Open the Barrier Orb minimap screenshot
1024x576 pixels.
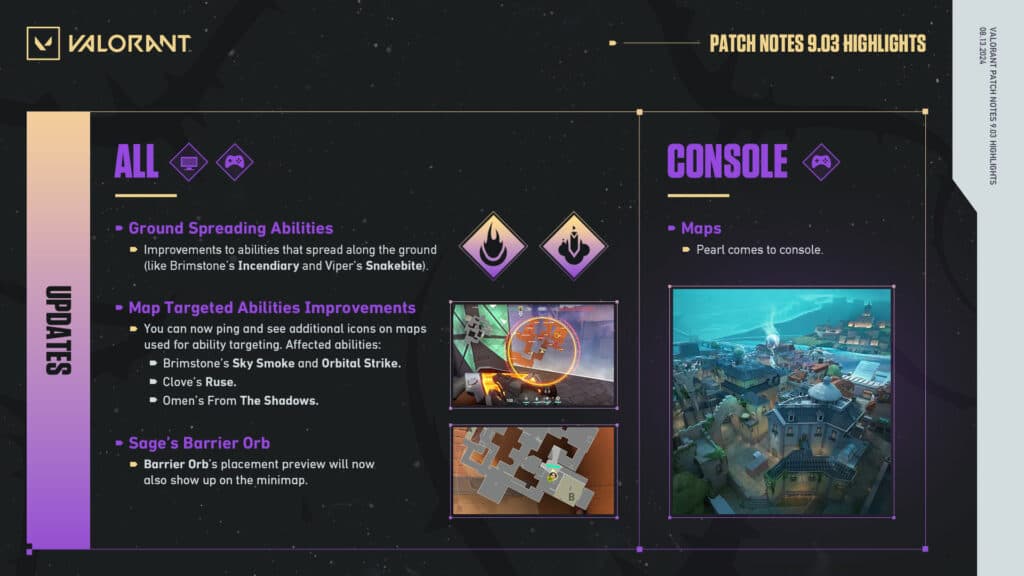click(x=533, y=470)
